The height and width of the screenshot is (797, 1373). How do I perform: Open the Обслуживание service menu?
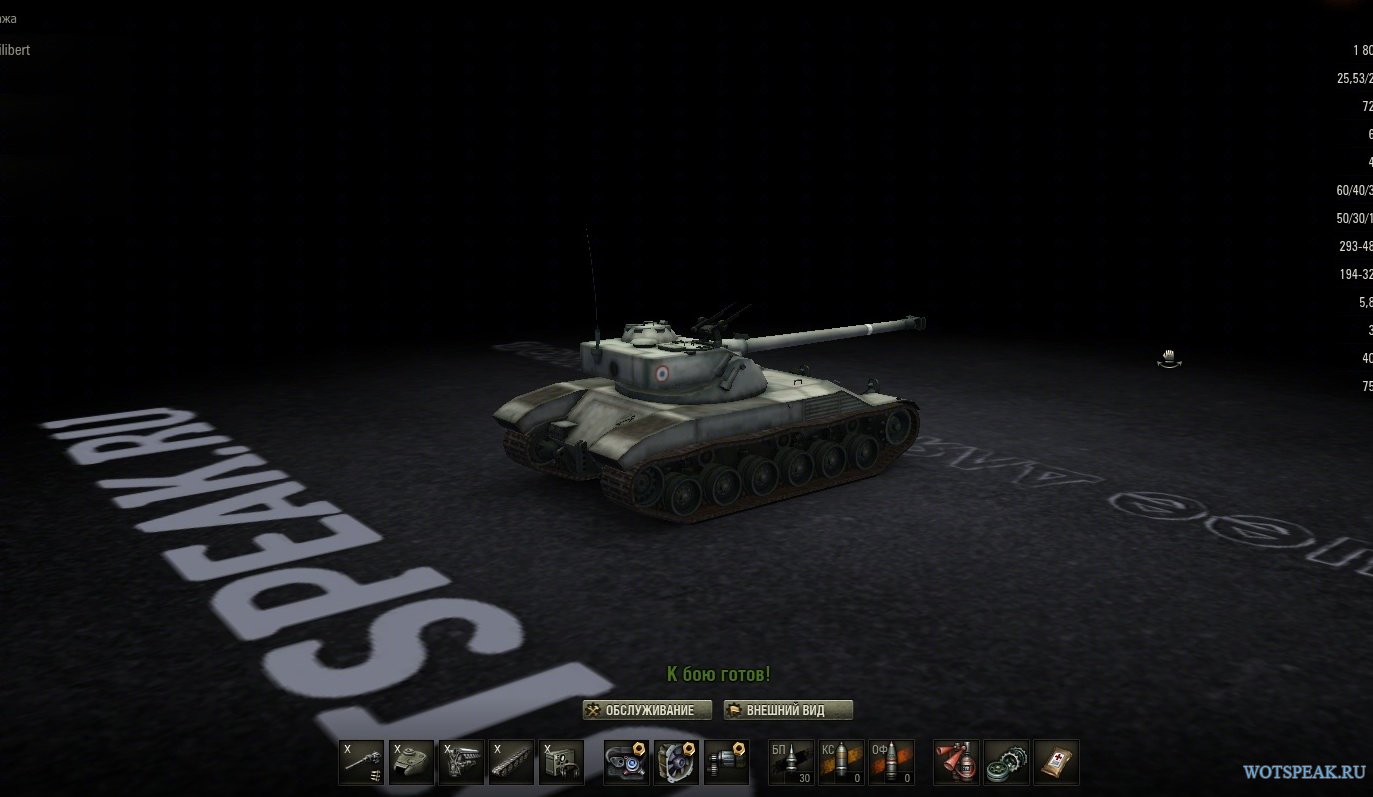pyautogui.click(x=647, y=710)
